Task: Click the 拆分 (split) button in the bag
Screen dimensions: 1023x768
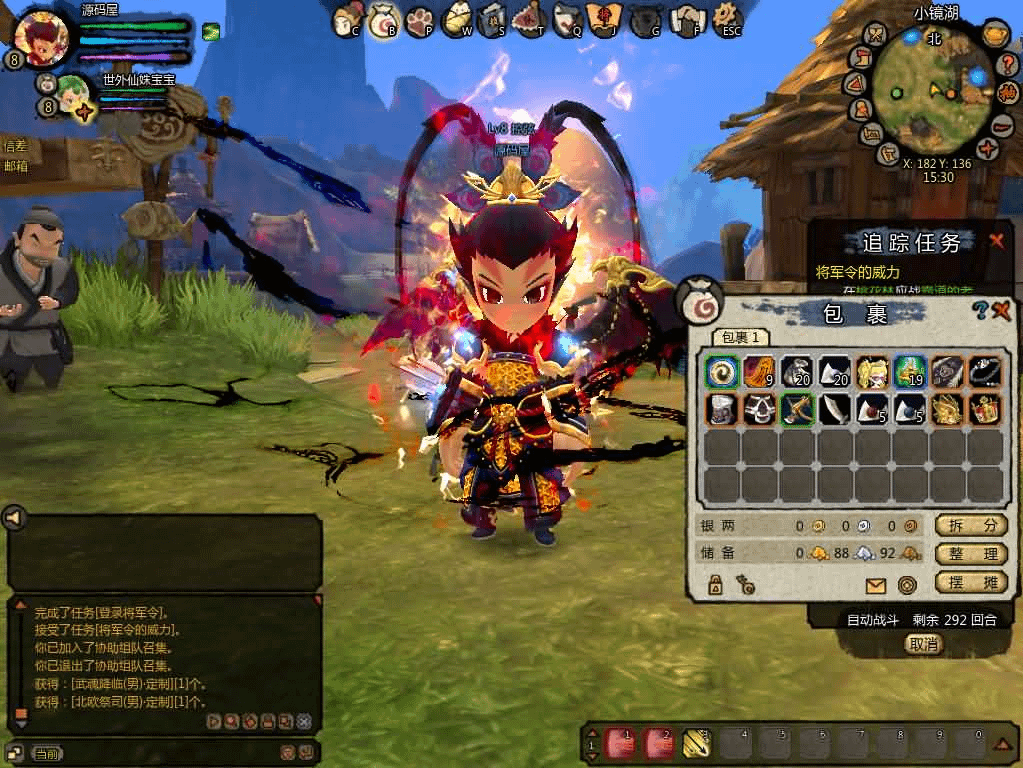Action: [970, 526]
